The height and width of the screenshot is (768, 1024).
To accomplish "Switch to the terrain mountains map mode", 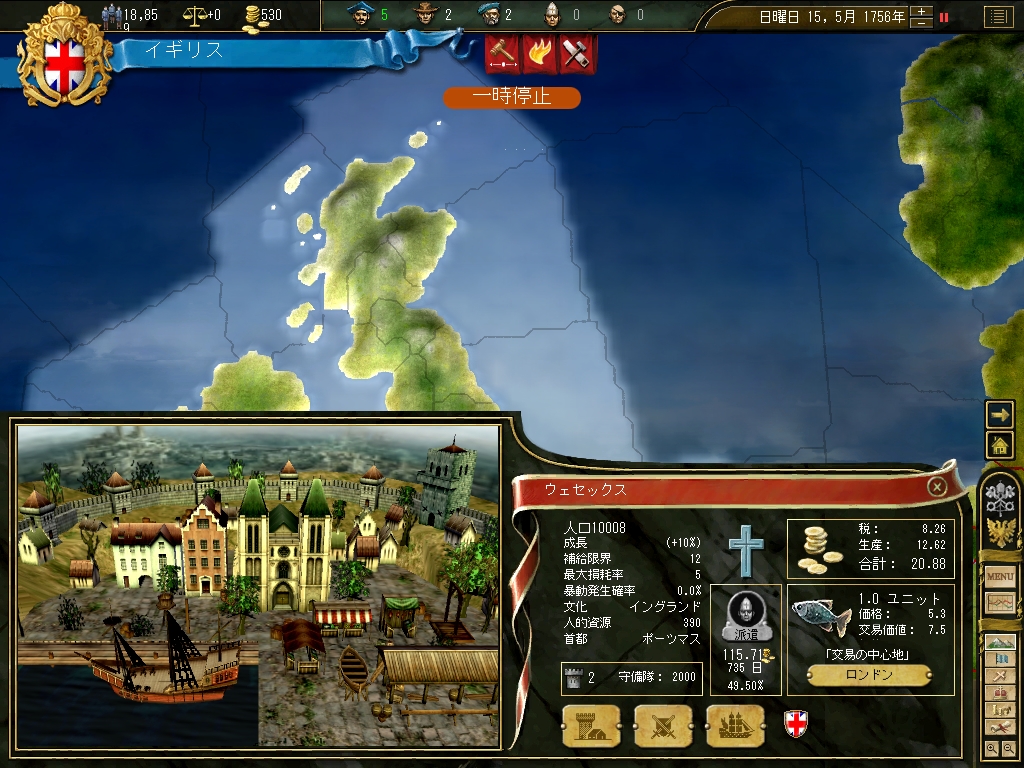I will [1000, 642].
